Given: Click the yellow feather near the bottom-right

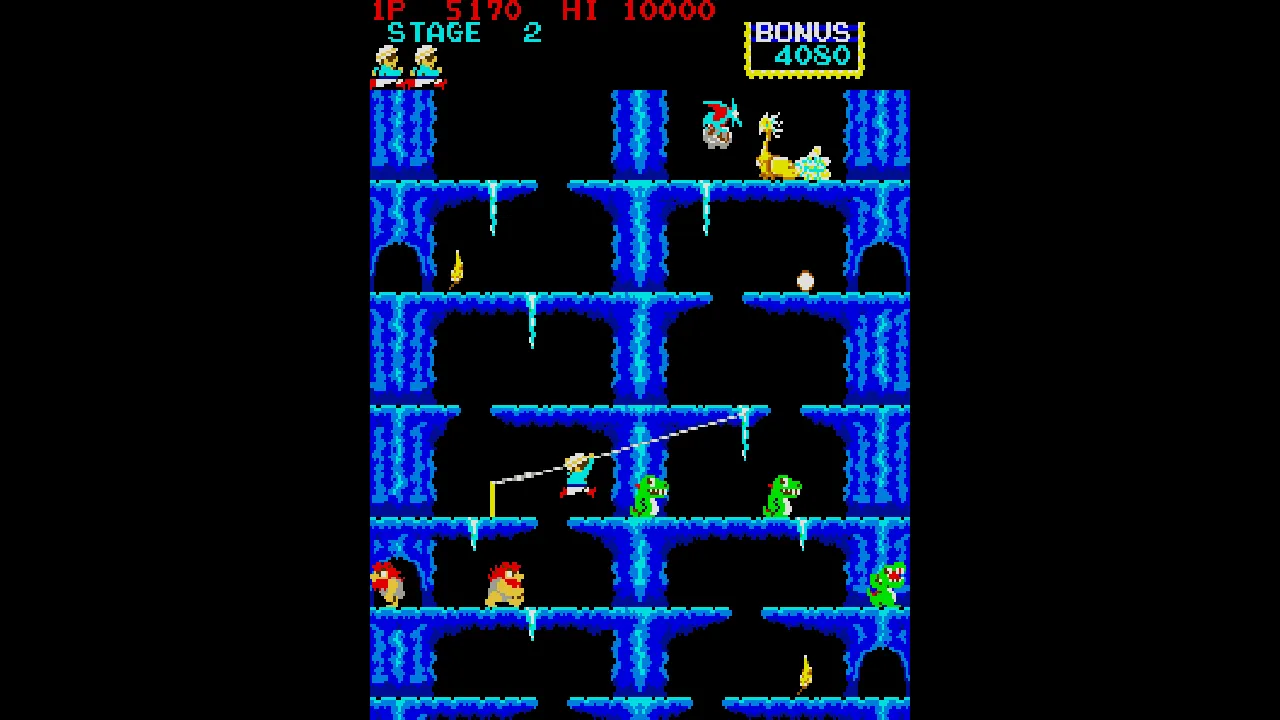Looking at the screenshot, I should coord(805,672).
